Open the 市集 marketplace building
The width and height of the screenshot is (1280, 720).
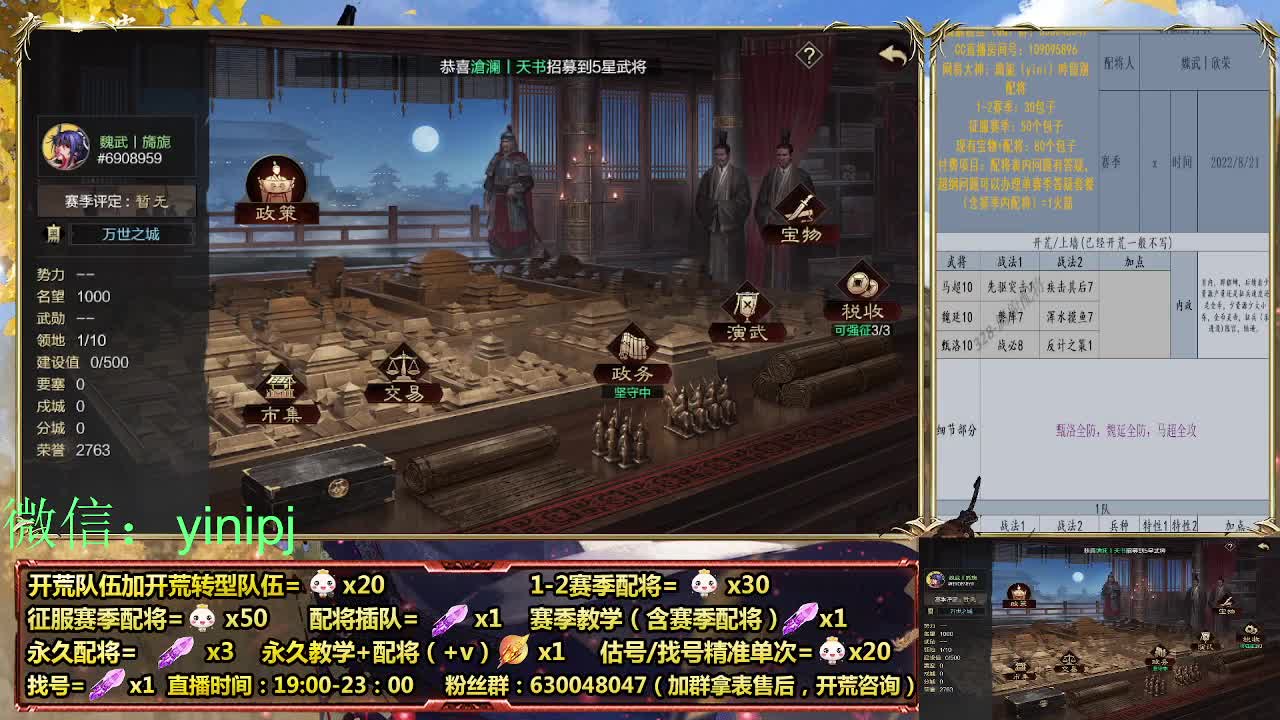tap(283, 400)
